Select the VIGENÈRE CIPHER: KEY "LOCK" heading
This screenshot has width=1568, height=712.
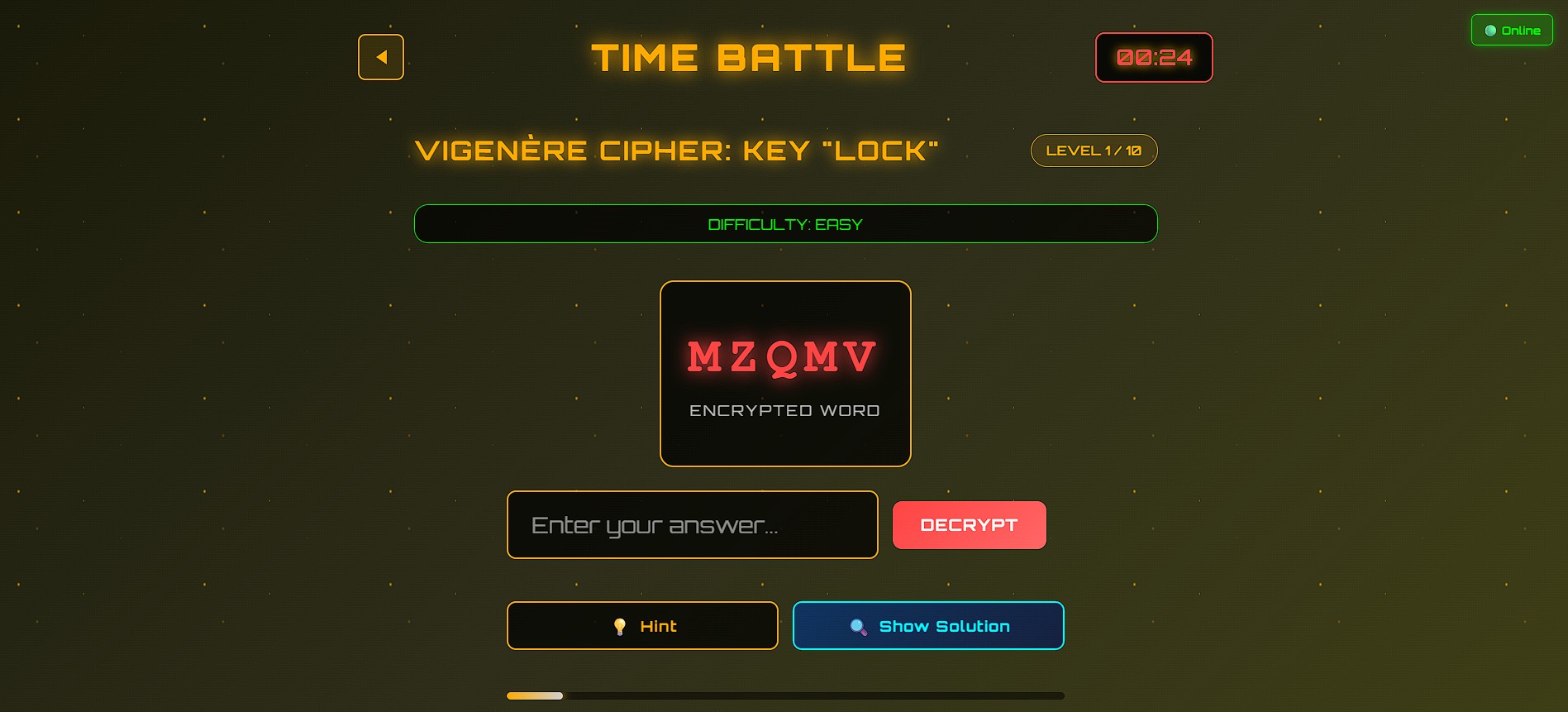[676, 150]
